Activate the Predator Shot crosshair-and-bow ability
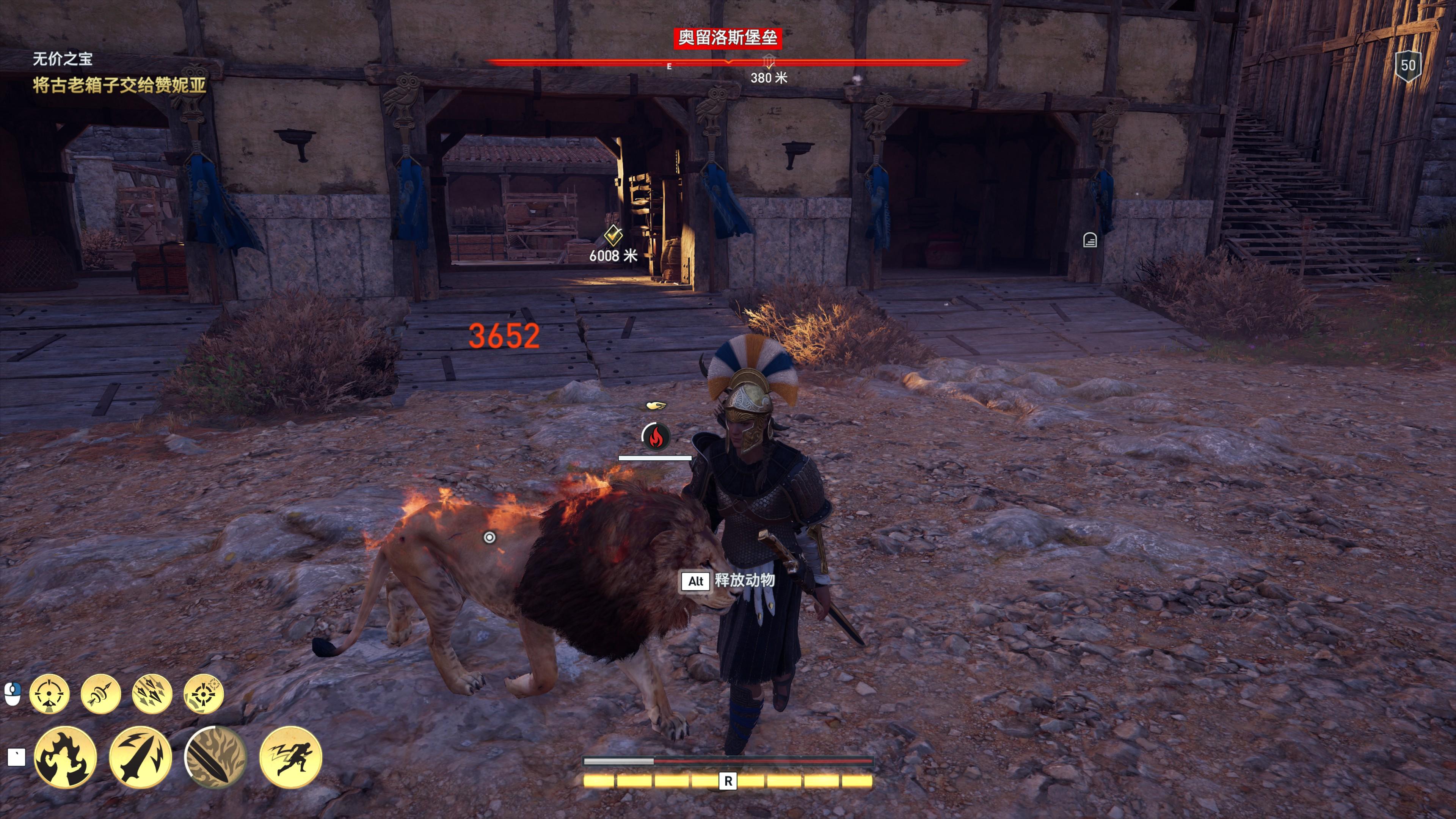This screenshot has height=819, width=1456. point(49,693)
